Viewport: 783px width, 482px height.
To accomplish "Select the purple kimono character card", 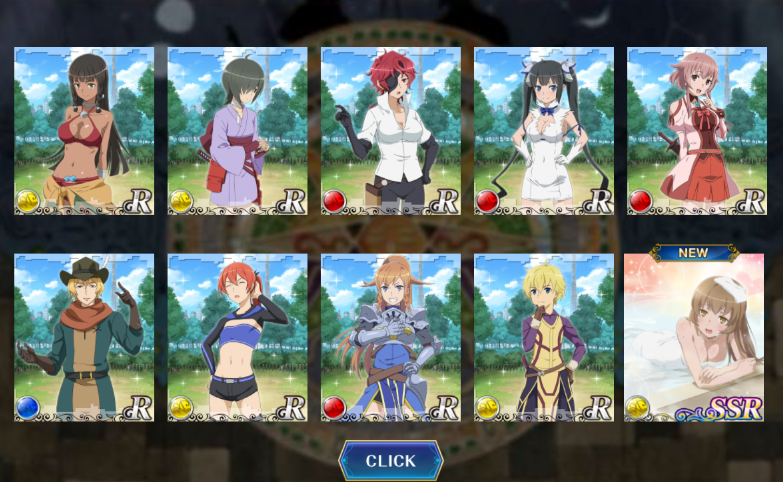I will (x=237, y=130).
